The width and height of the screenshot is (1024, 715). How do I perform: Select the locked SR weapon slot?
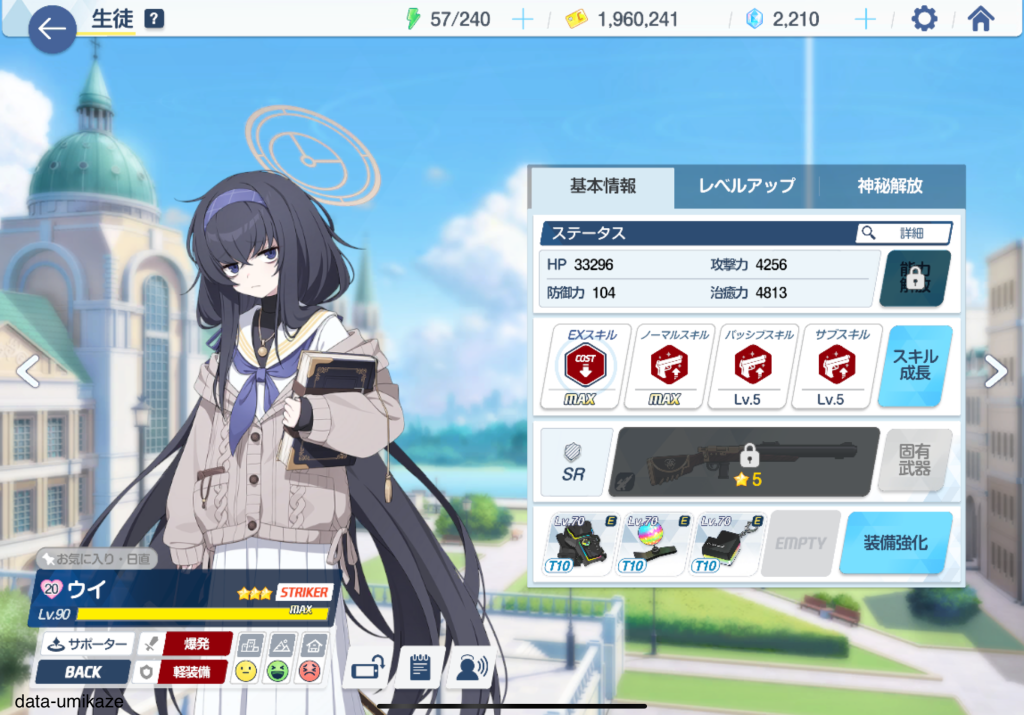(745, 461)
